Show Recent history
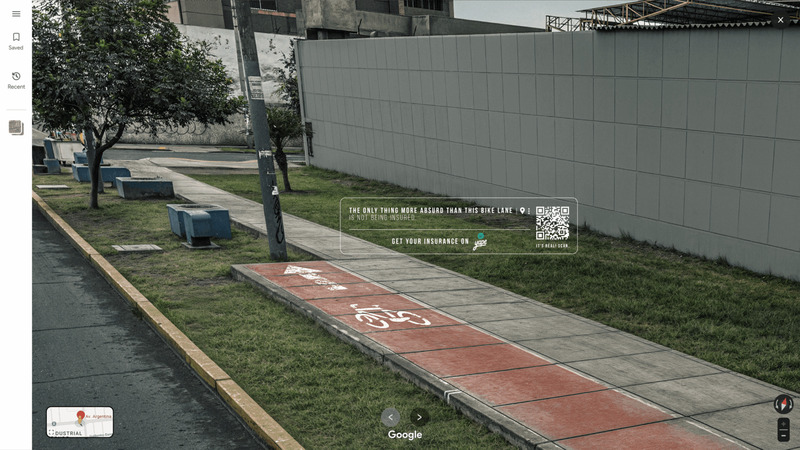 click(16, 80)
